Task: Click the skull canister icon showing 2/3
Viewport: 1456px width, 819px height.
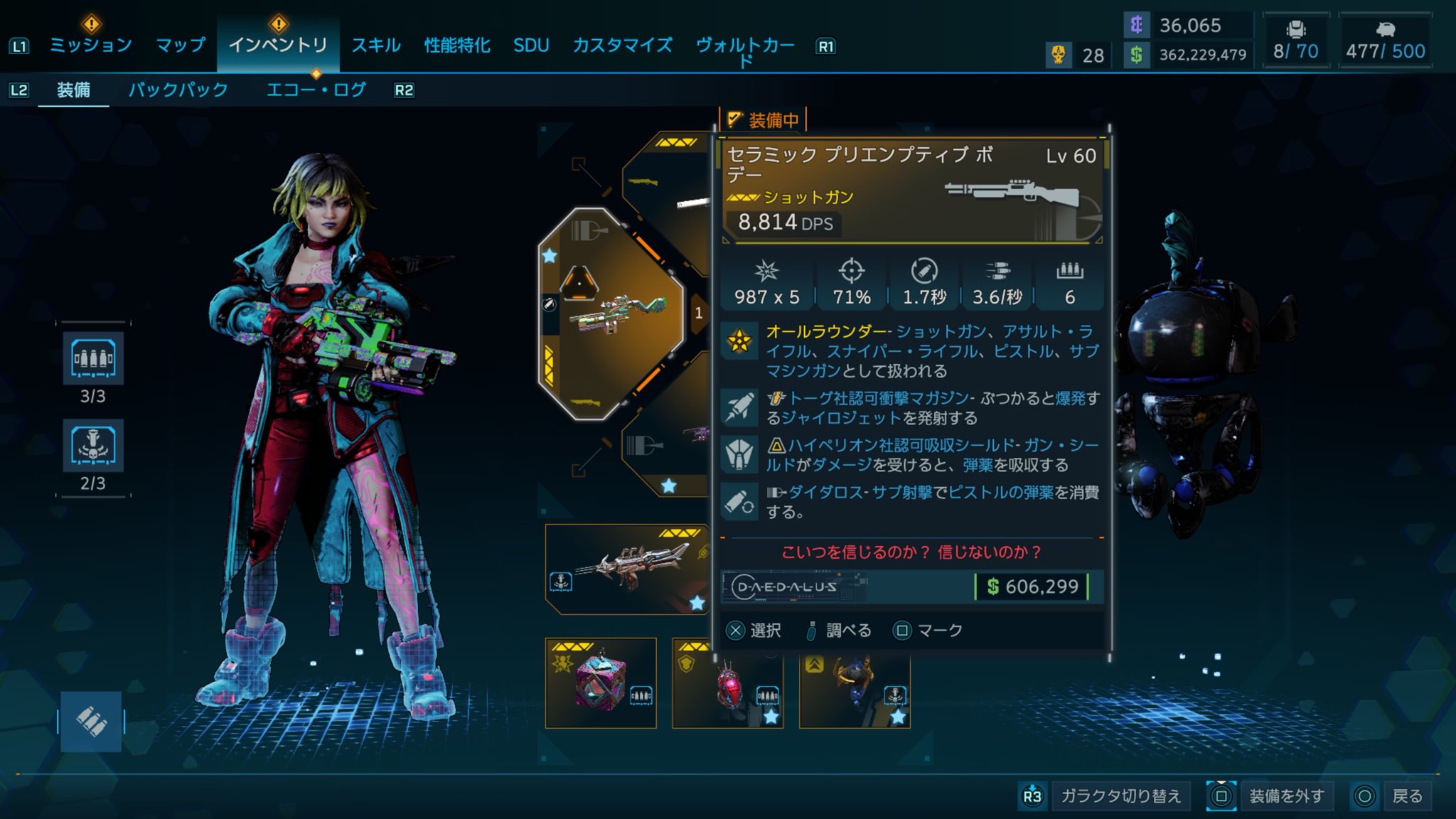Action: click(93, 446)
